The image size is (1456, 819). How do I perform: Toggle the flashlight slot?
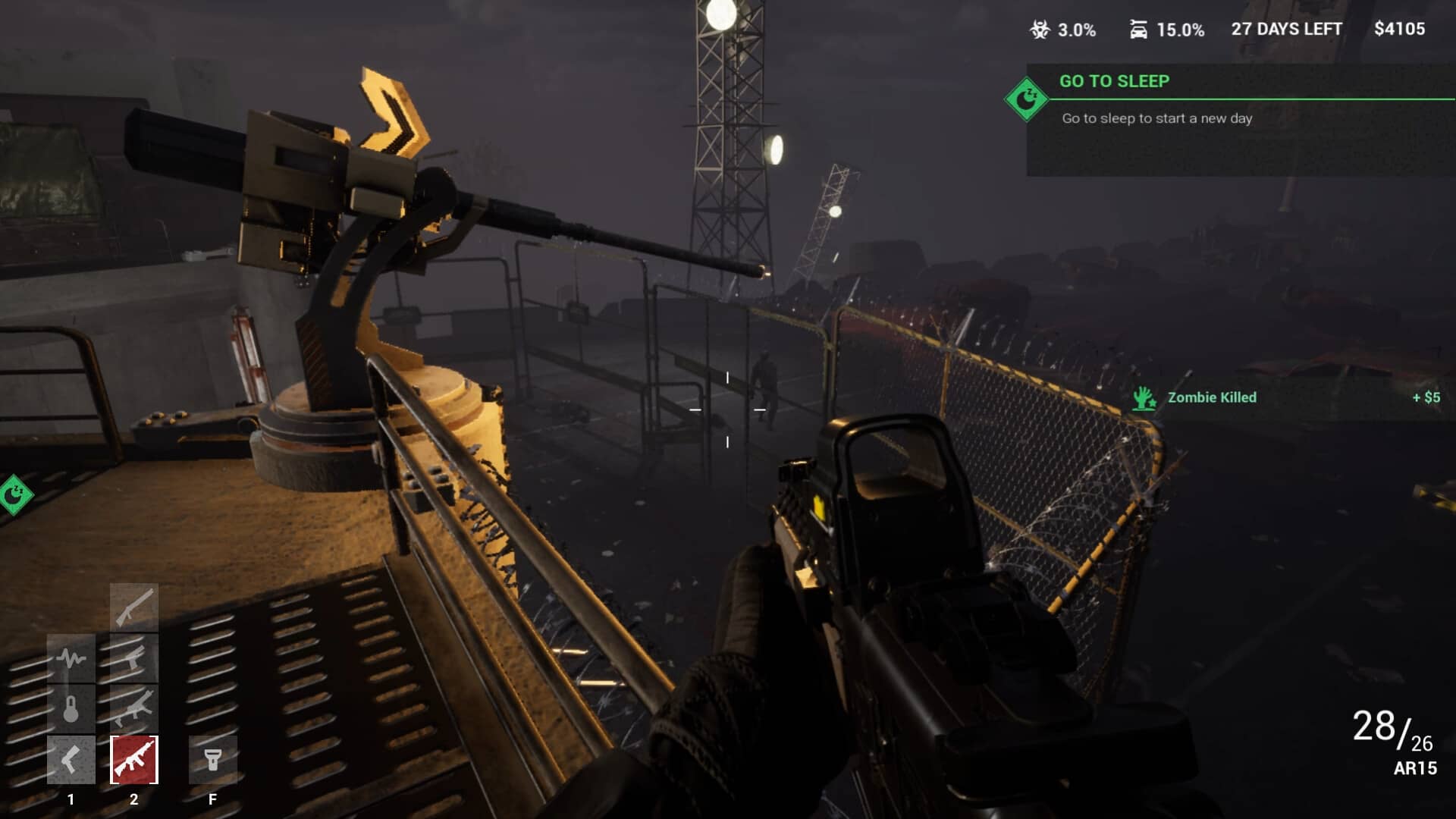tap(212, 759)
